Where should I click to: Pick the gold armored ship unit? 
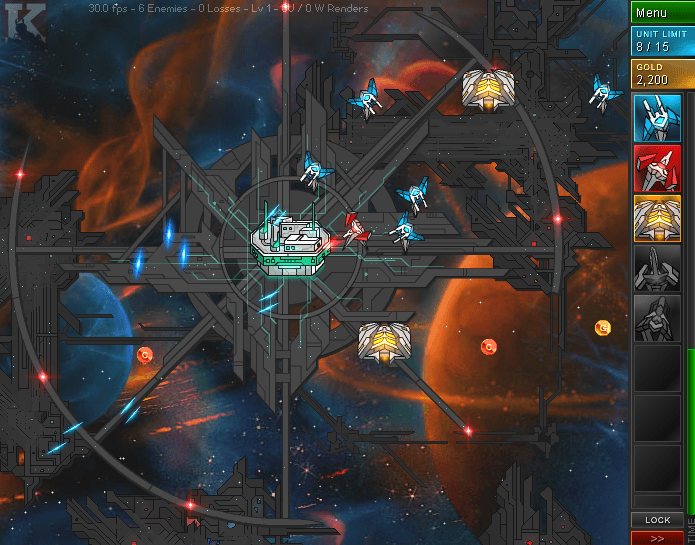tap(657, 218)
